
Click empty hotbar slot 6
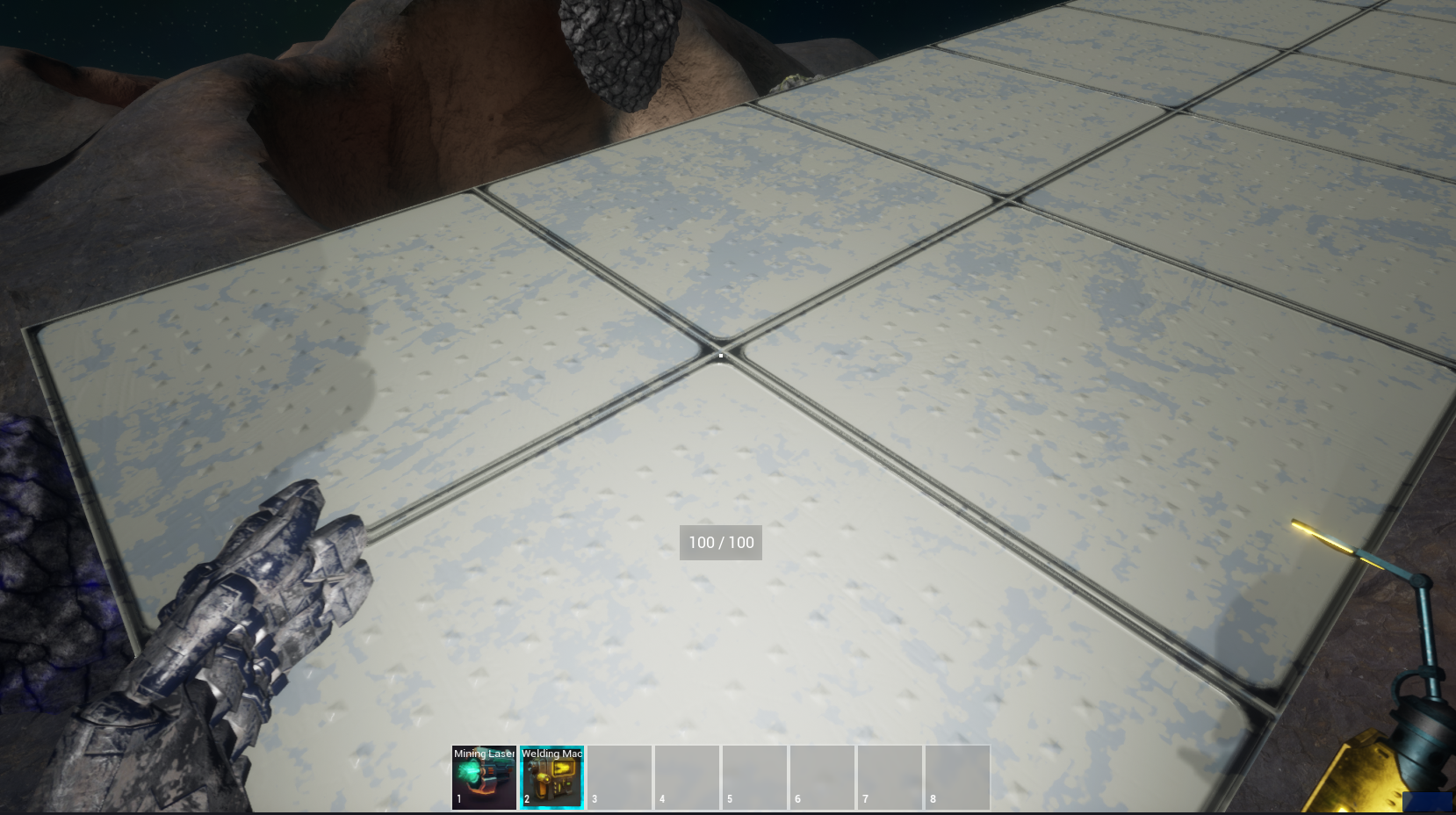[822, 776]
